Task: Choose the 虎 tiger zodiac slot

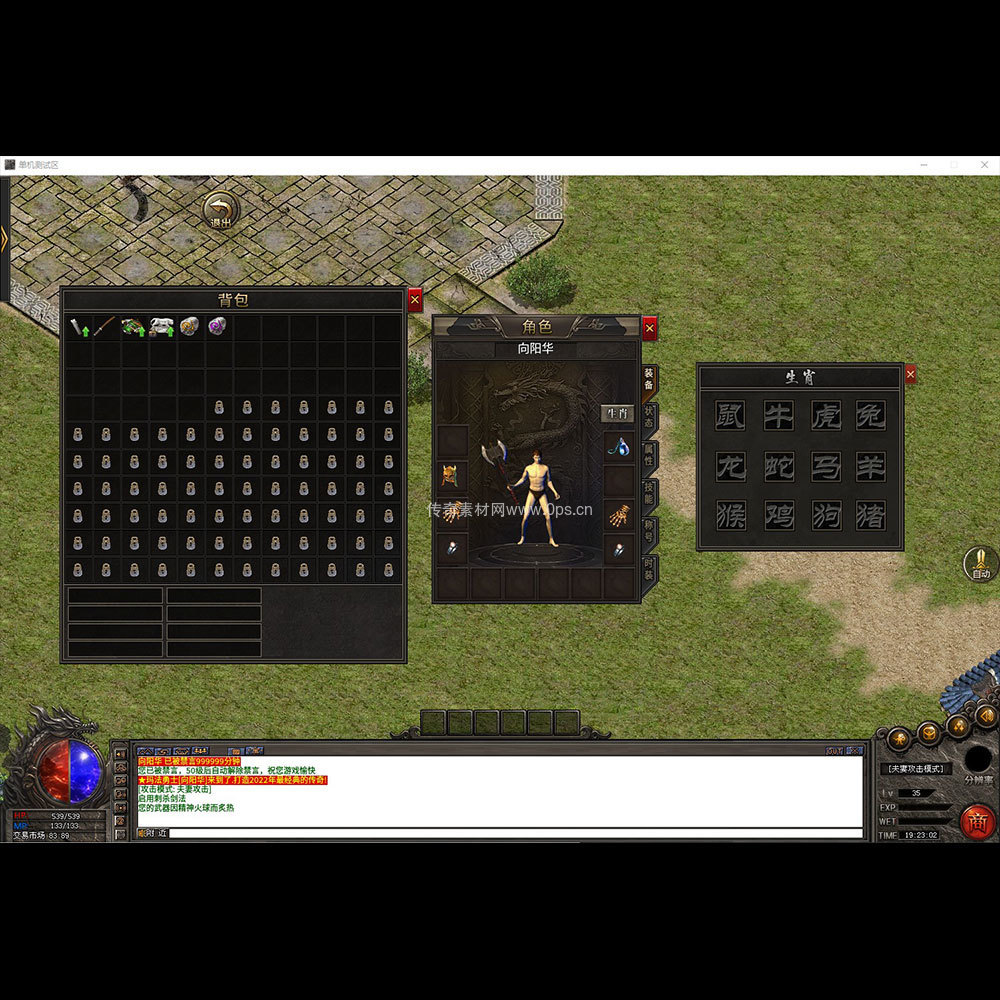Action: 825,416
